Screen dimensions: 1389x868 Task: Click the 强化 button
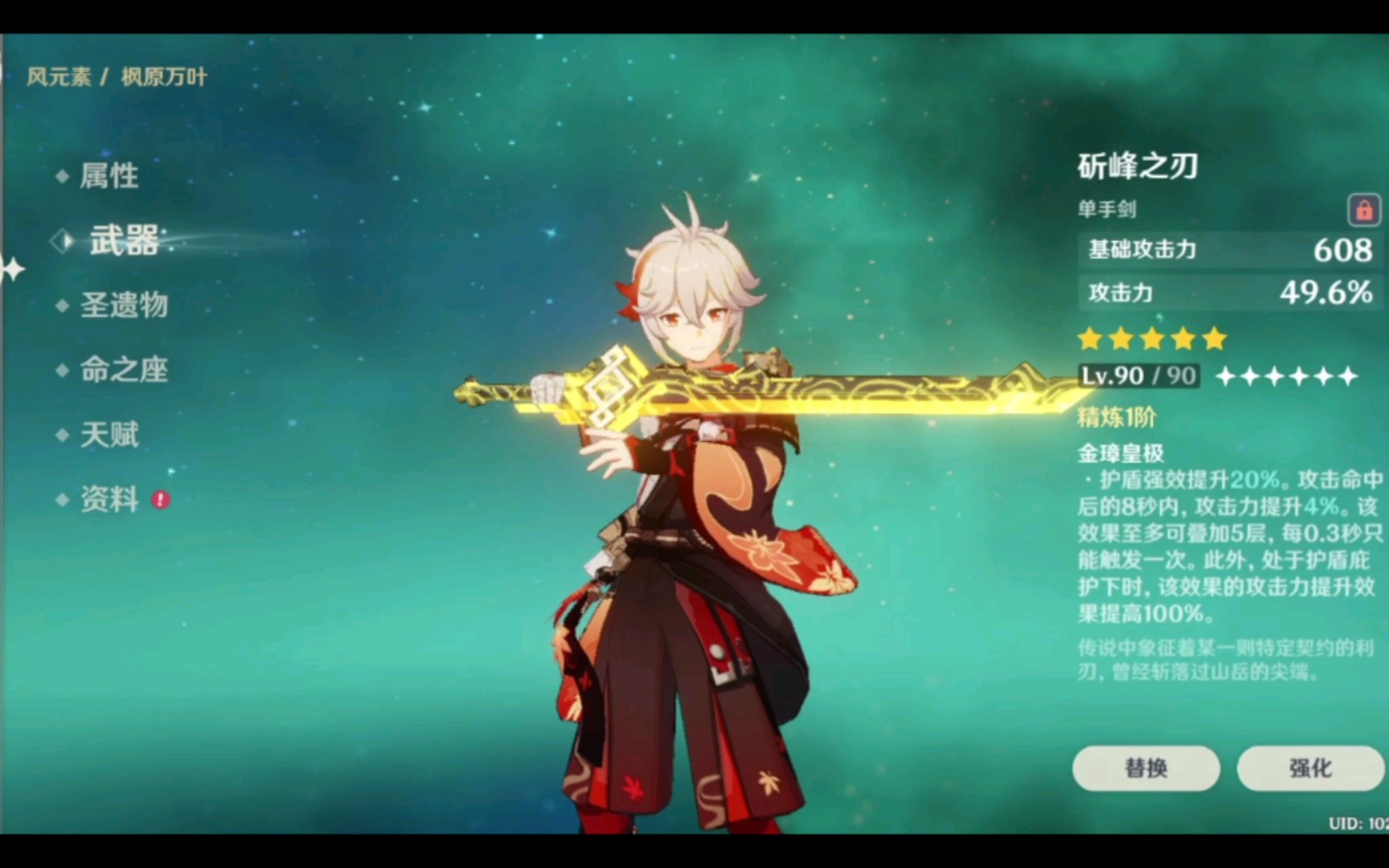1310,768
